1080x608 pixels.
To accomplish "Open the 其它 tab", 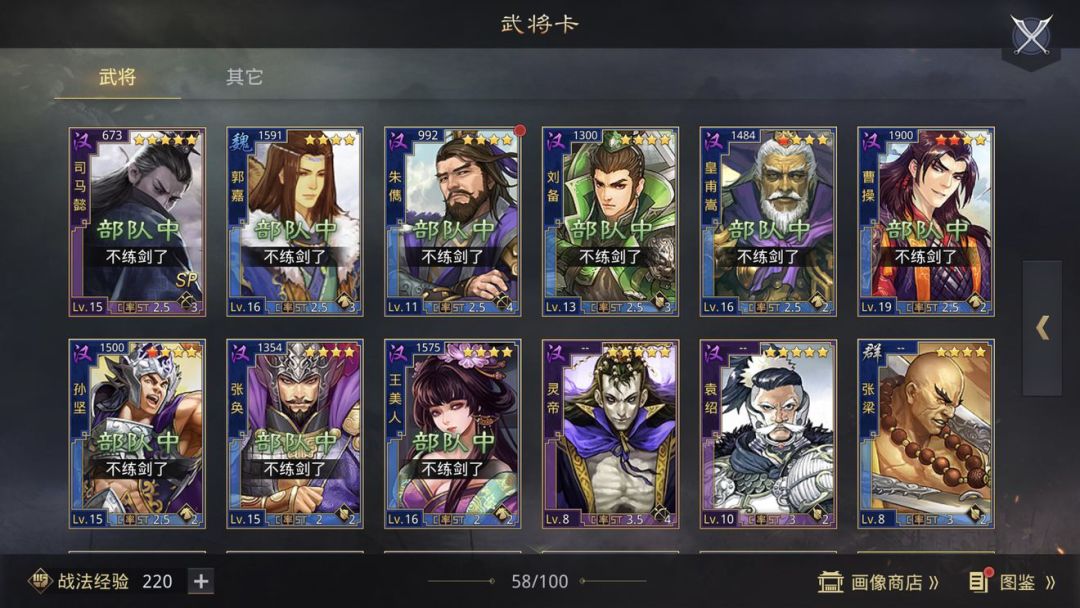I will 244,77.
